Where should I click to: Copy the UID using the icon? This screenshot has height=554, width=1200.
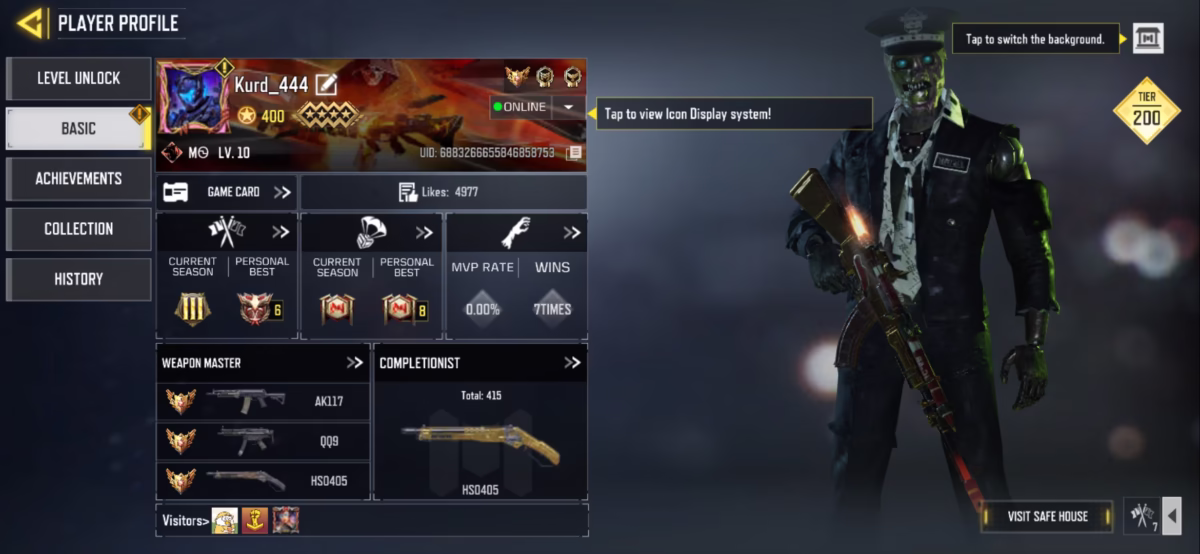(x=574, y=153)
